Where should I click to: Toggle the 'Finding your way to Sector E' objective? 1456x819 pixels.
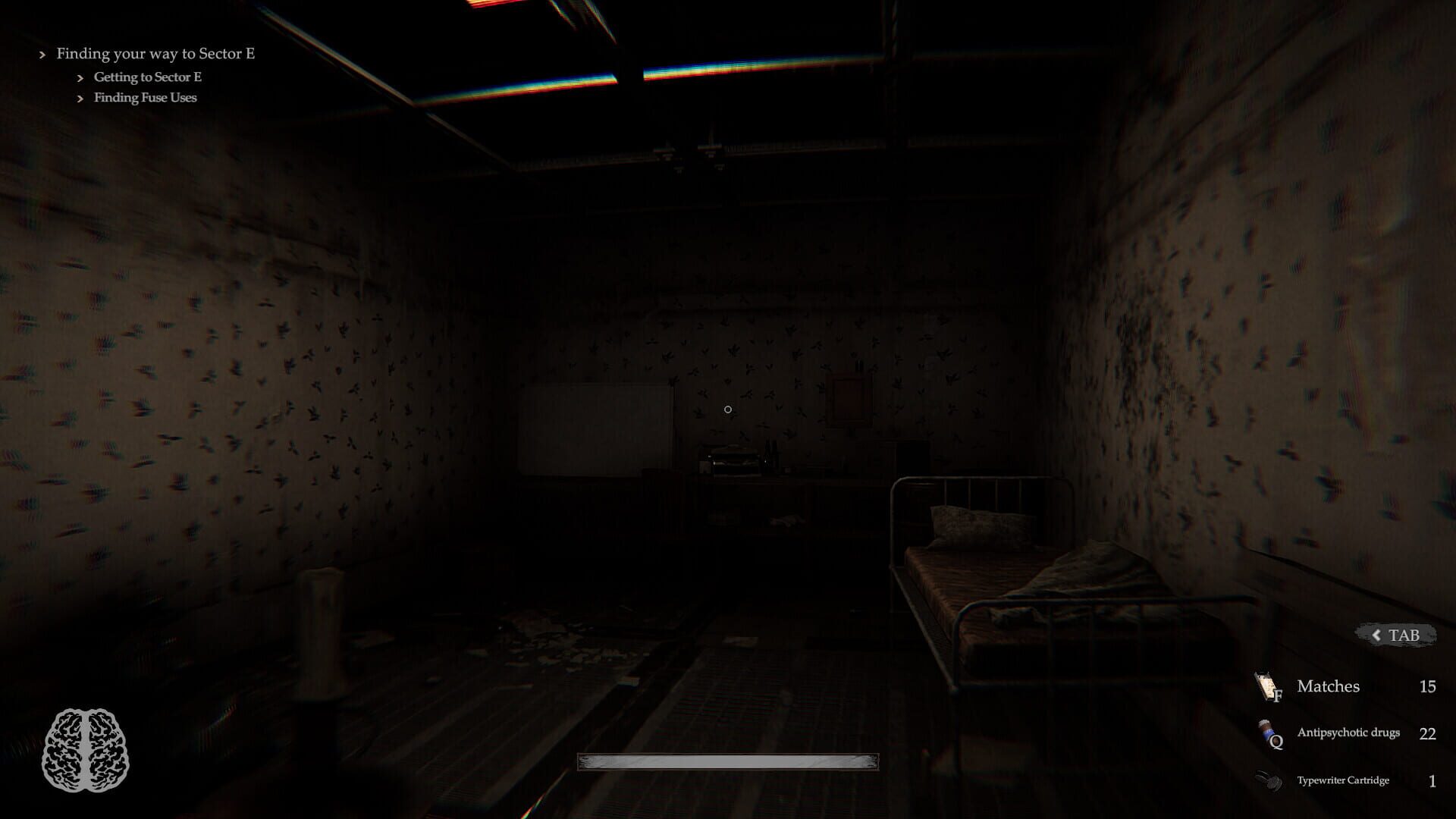155,54
